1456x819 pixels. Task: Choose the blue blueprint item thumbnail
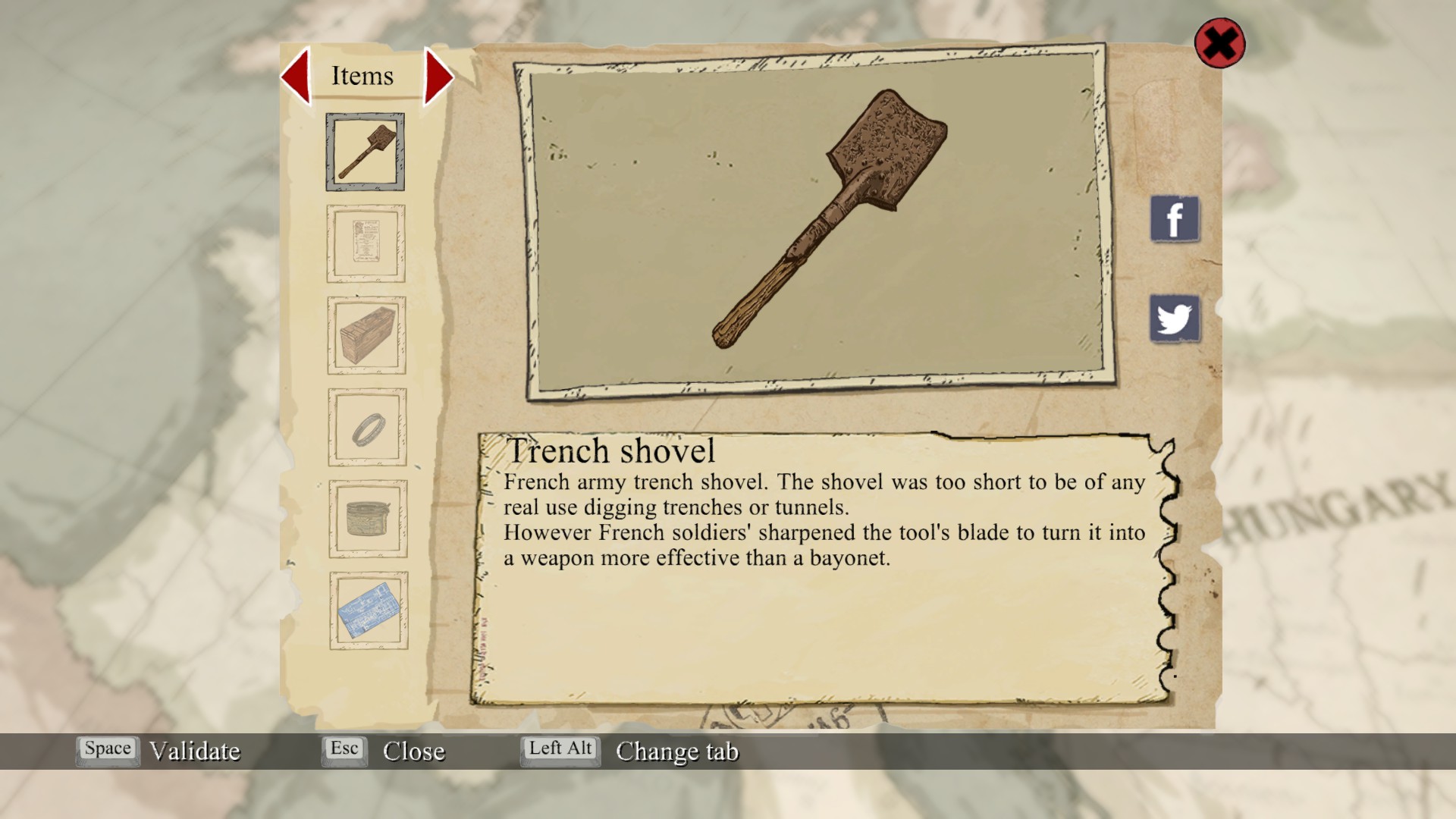tap(369, 610)
